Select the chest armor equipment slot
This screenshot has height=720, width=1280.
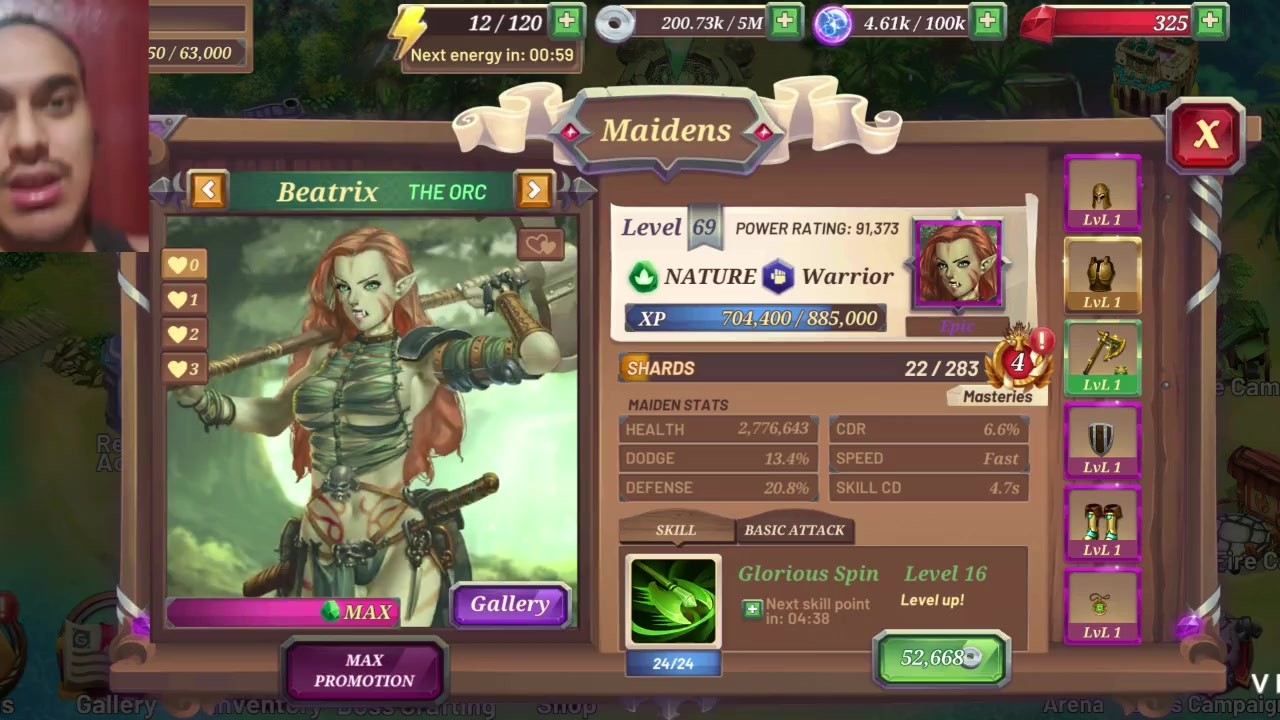pos(1102,275)
